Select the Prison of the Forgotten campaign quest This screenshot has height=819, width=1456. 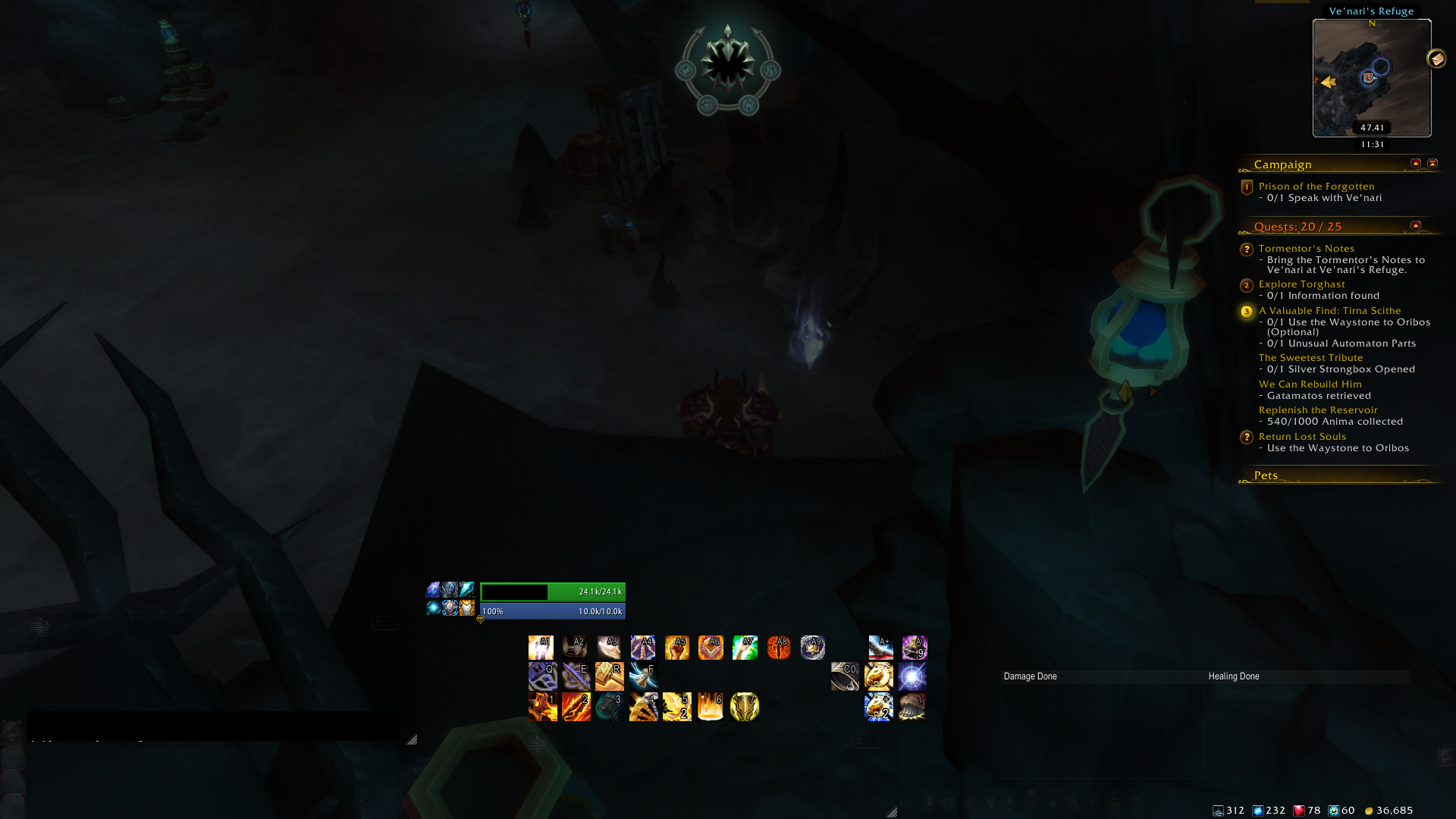(1316, 186)
